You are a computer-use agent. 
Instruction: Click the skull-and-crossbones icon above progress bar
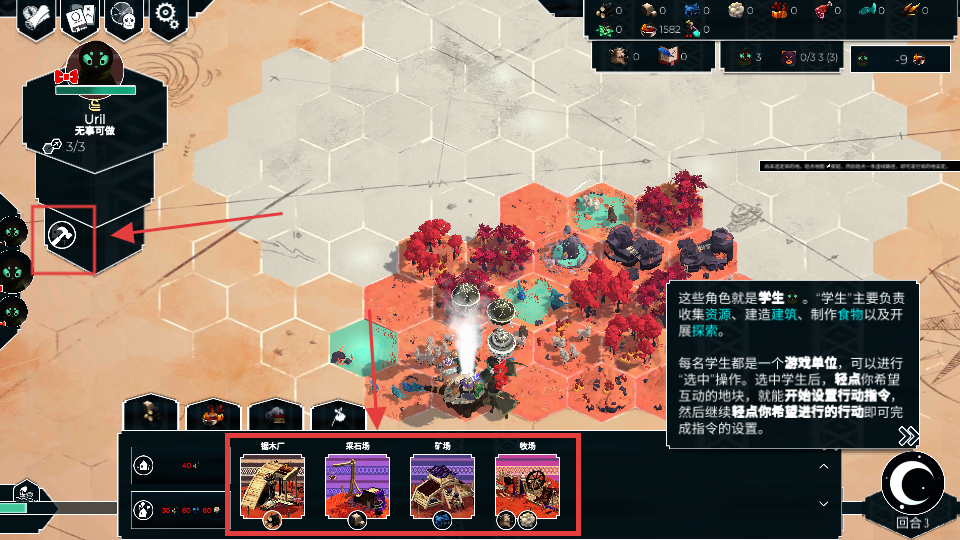click(22, 491)
